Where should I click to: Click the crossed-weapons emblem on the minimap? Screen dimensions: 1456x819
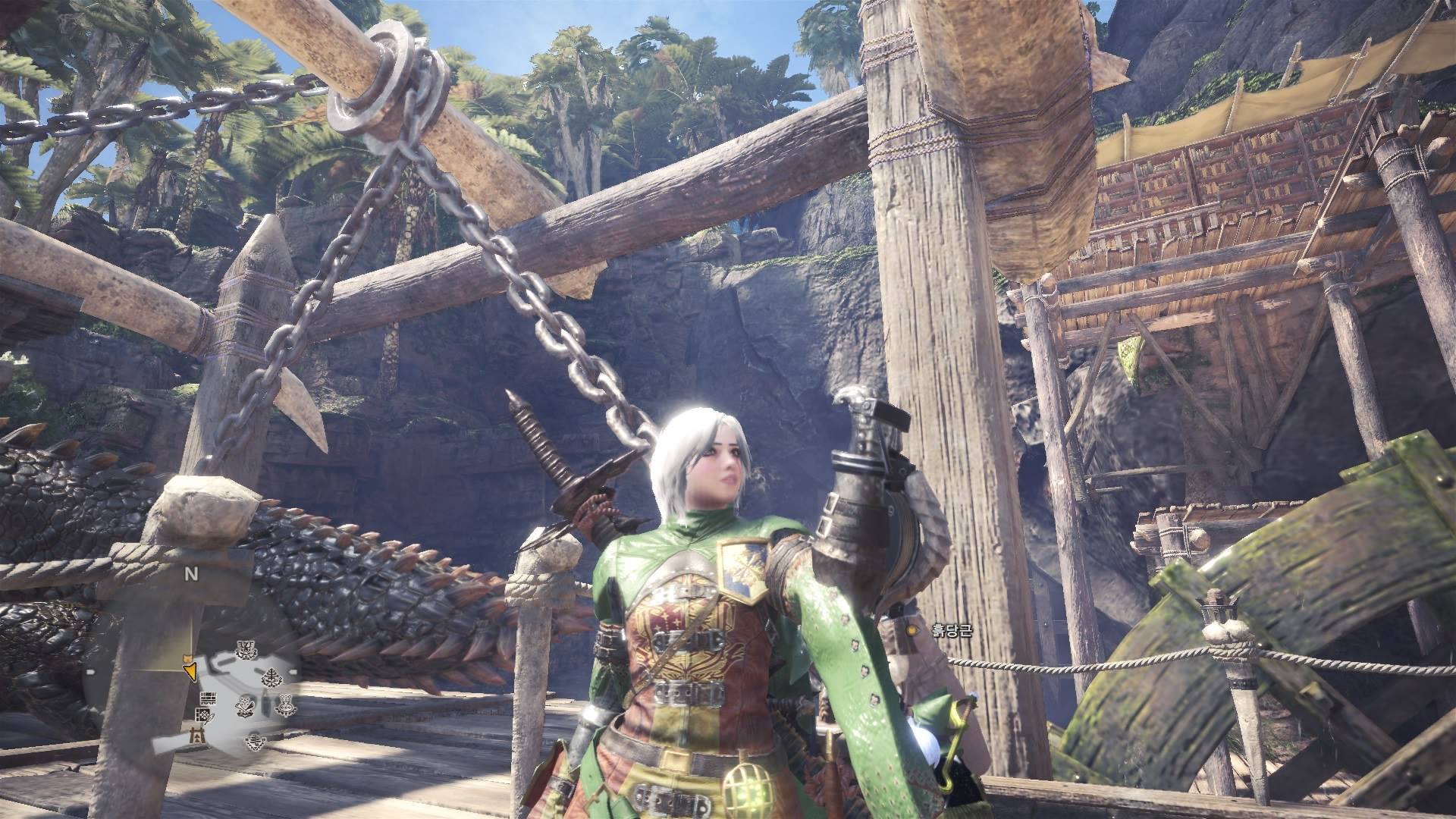pyautogui.click(x=245, y=705)
